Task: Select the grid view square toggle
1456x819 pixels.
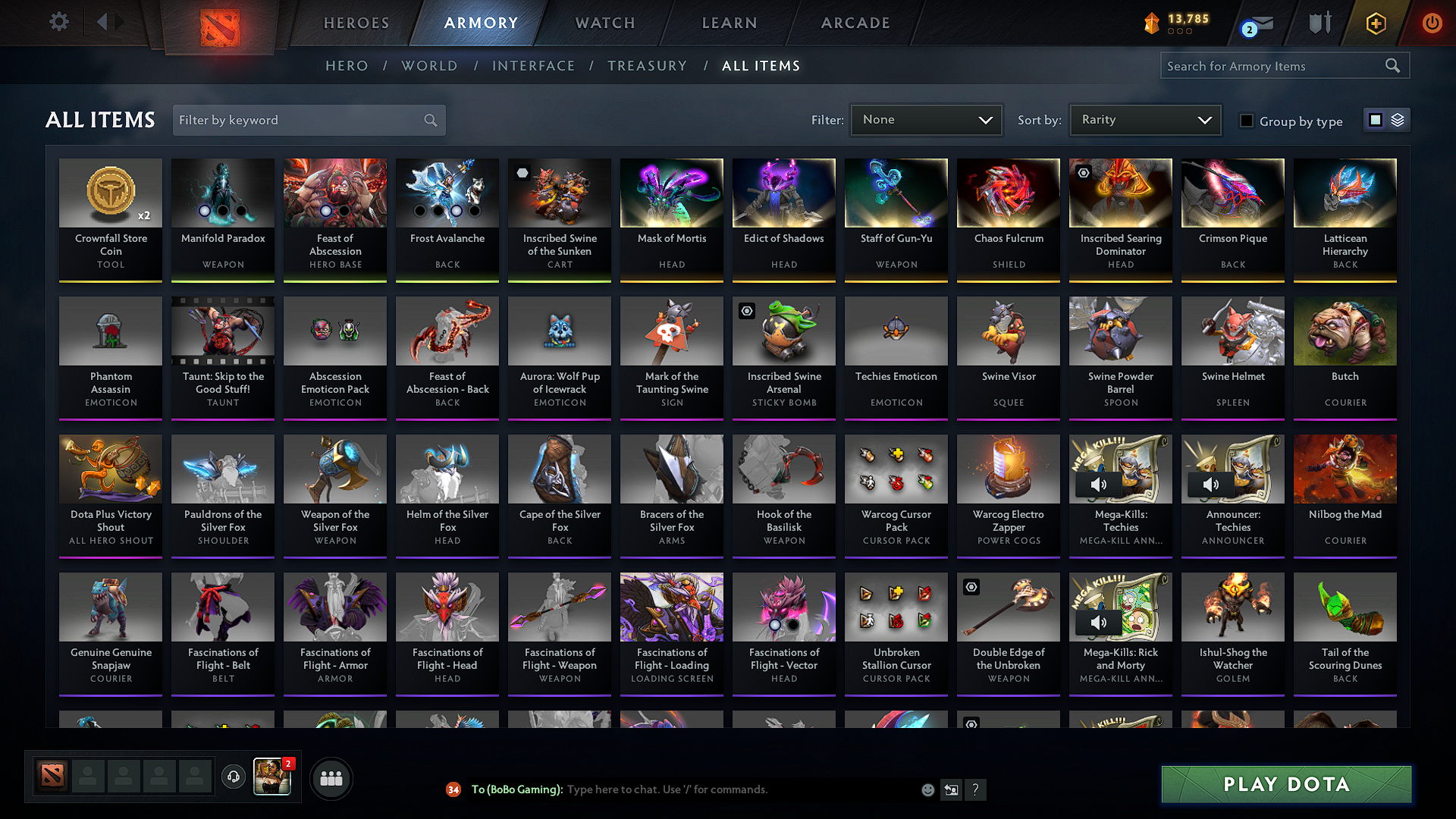Action: tap(1374, 119)
